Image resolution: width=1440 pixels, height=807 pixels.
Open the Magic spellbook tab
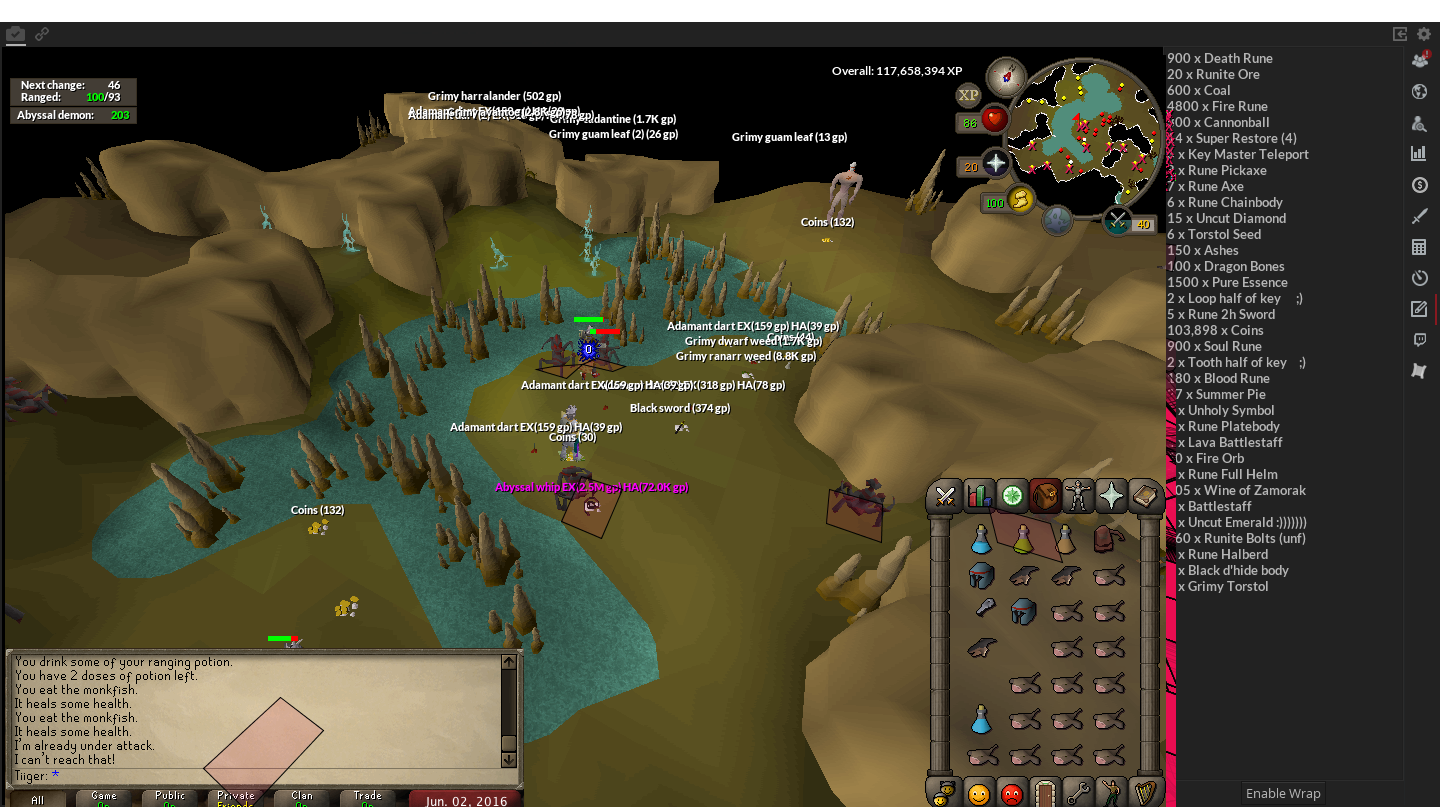point(1144,496)
